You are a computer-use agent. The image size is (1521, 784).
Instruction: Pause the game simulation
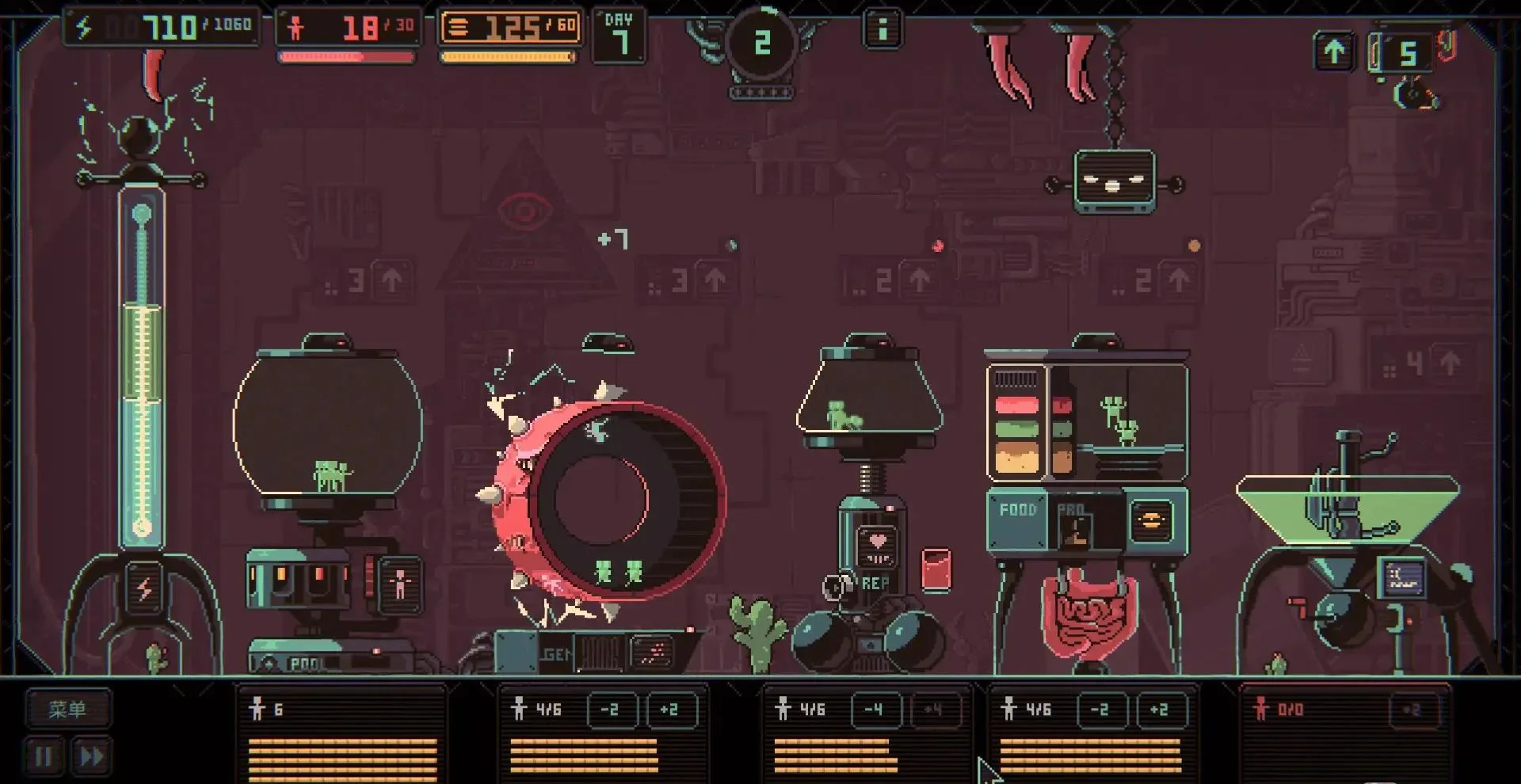tap(44, 757)
